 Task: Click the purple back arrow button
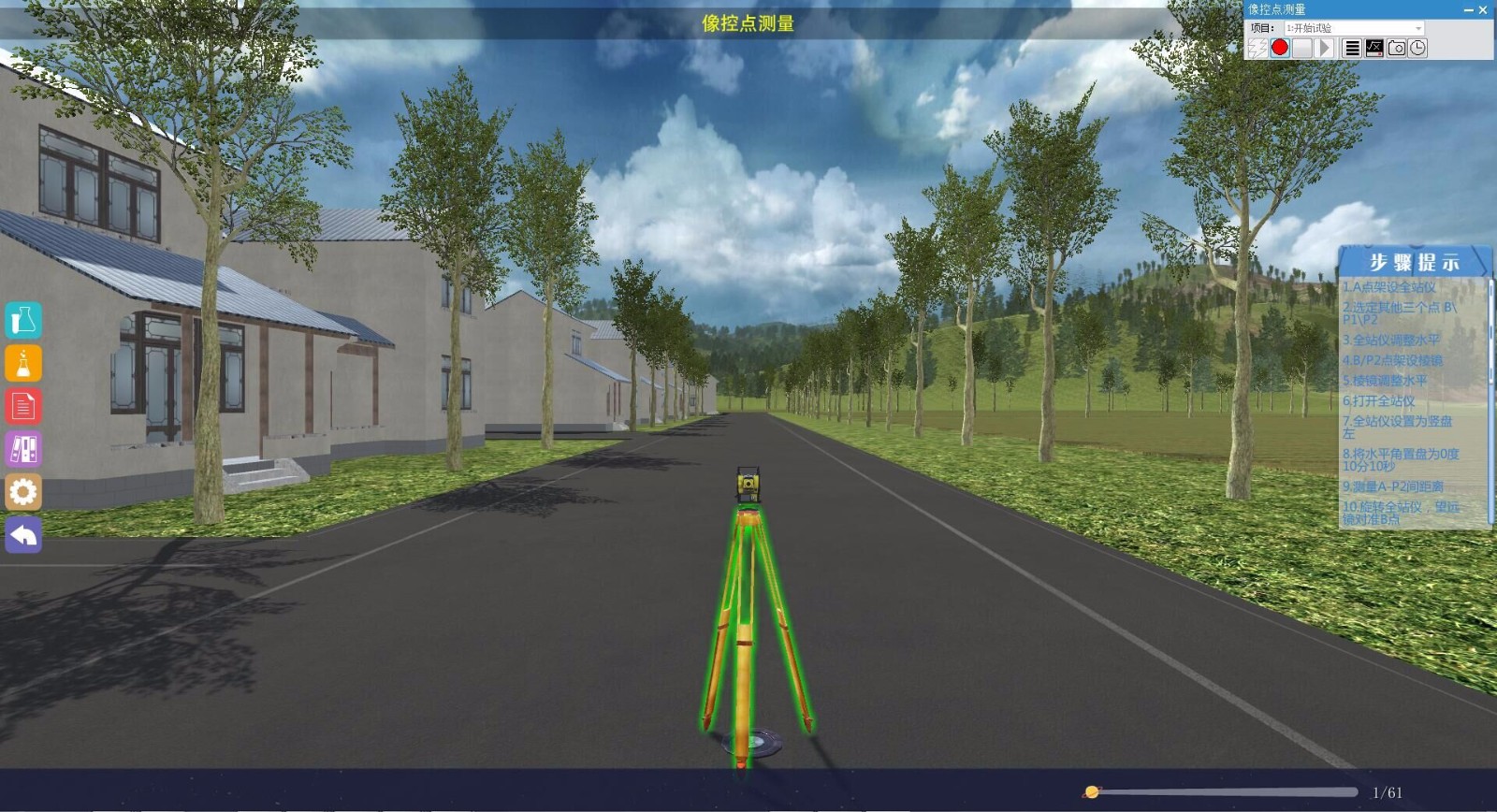tap(23, 535)
